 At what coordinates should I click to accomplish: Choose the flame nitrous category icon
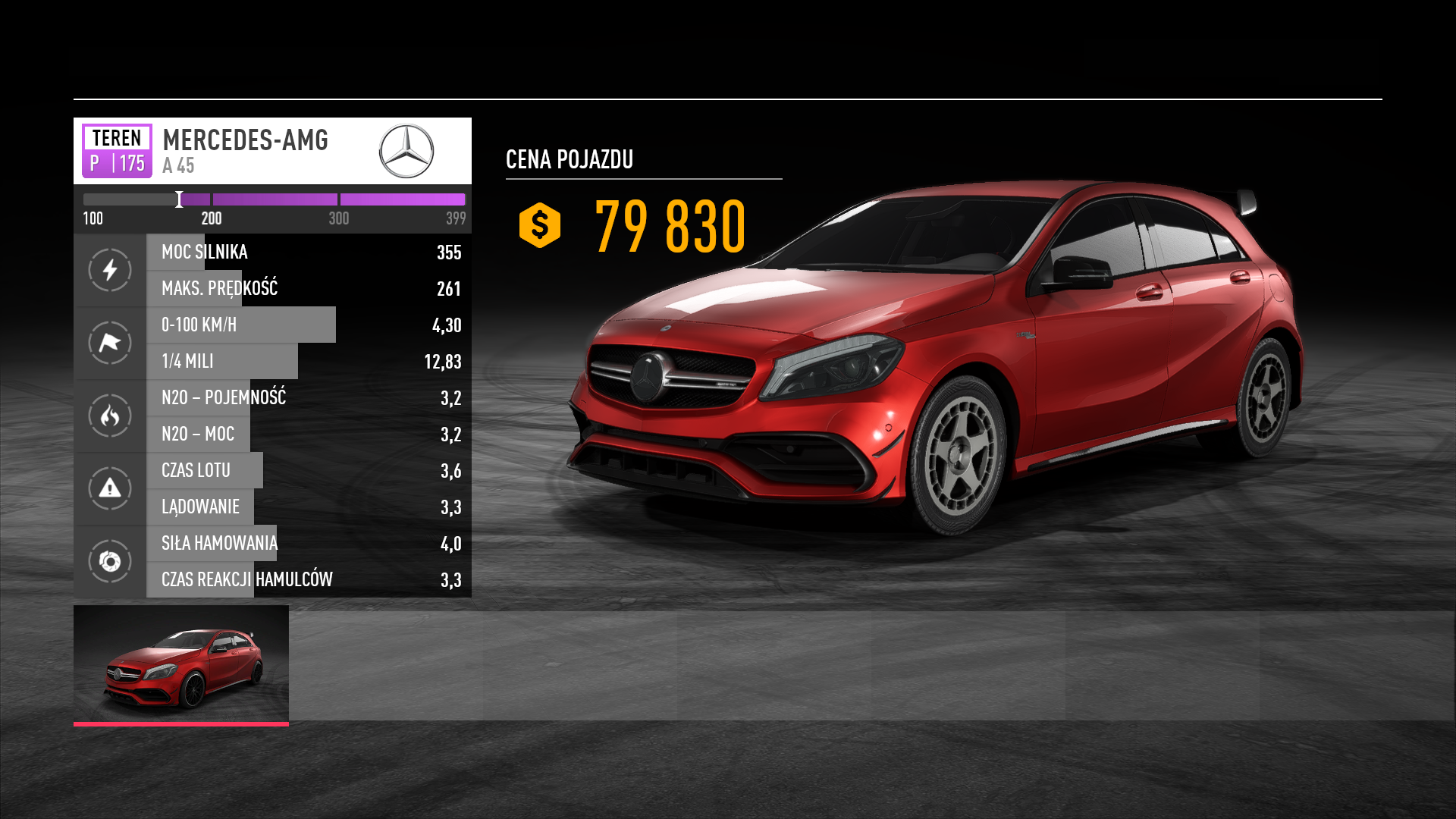coord(110,416)
